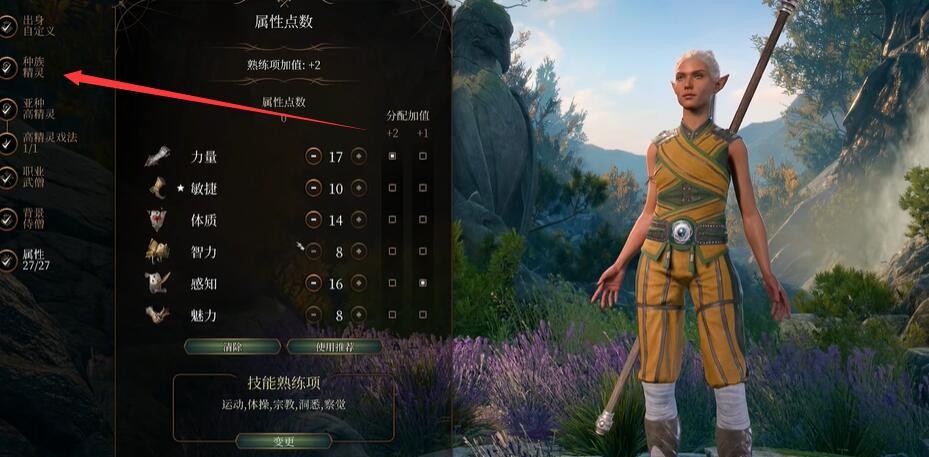Screen dimensions: 929x457
Task: Switch to the 种族 (Race) section
Action: point(9,68)
